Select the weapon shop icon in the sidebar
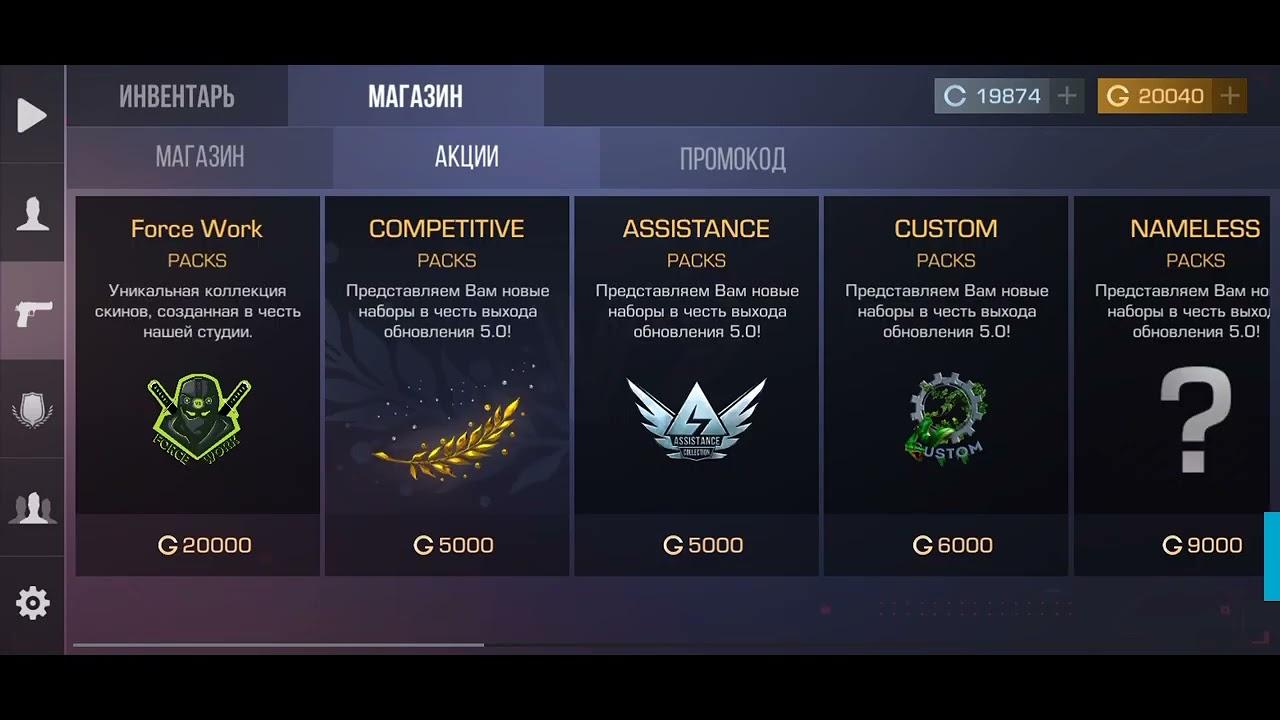This screenshot has height=720, width=1280. [32, 311]
